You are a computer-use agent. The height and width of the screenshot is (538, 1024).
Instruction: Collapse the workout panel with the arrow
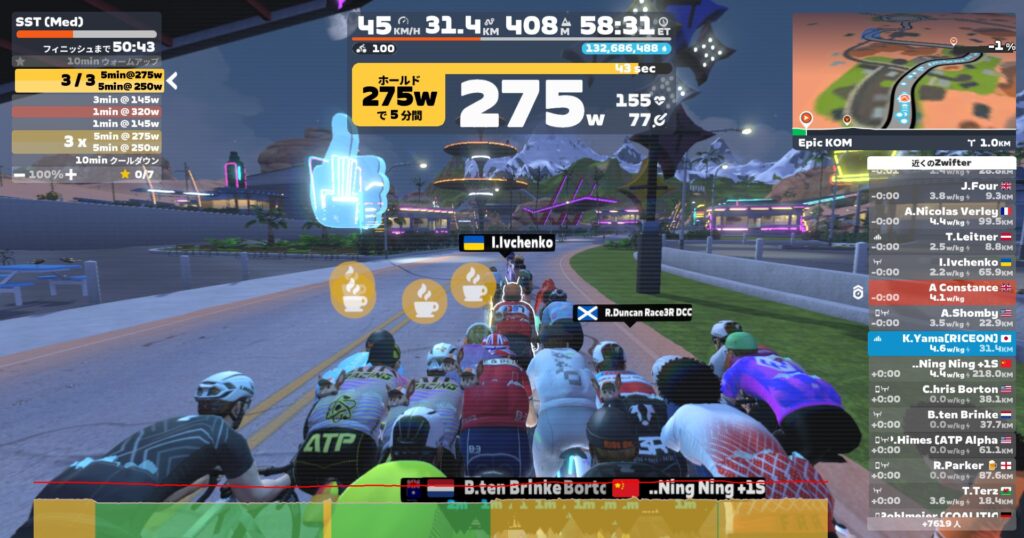tap(172, 80)
